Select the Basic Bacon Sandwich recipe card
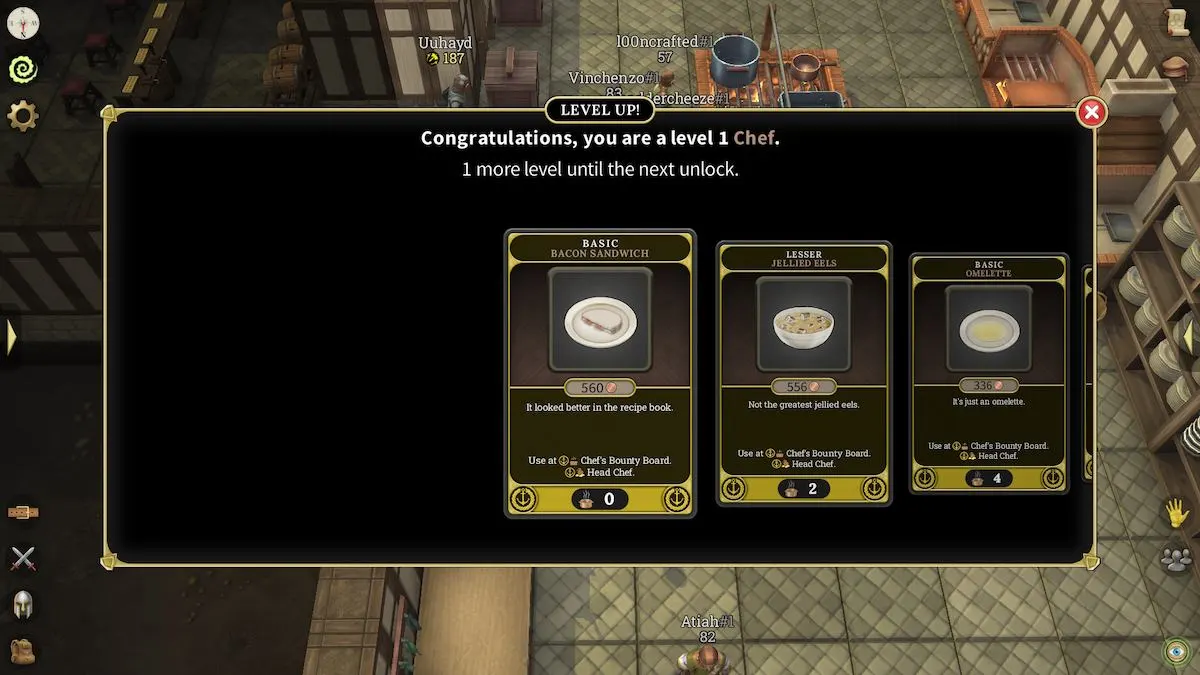The height and width of the screenshot is (675, 1200). pos(600,374)
